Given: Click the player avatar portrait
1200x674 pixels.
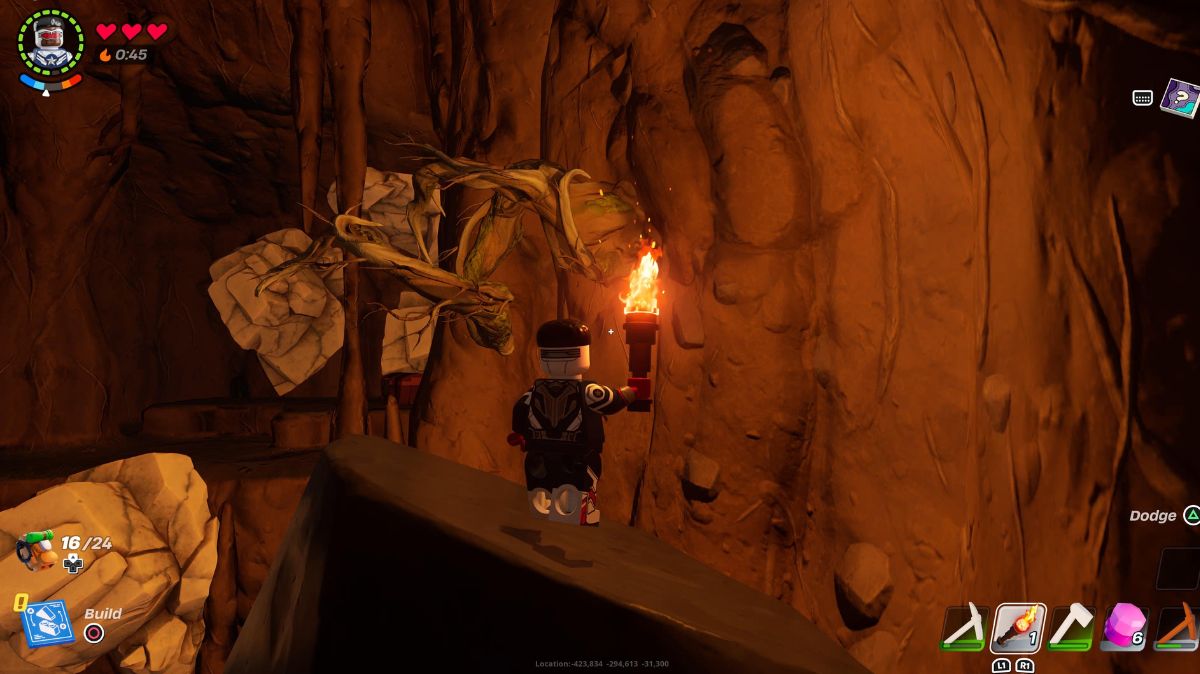Looking at the screenshot, I should [50, 43].
